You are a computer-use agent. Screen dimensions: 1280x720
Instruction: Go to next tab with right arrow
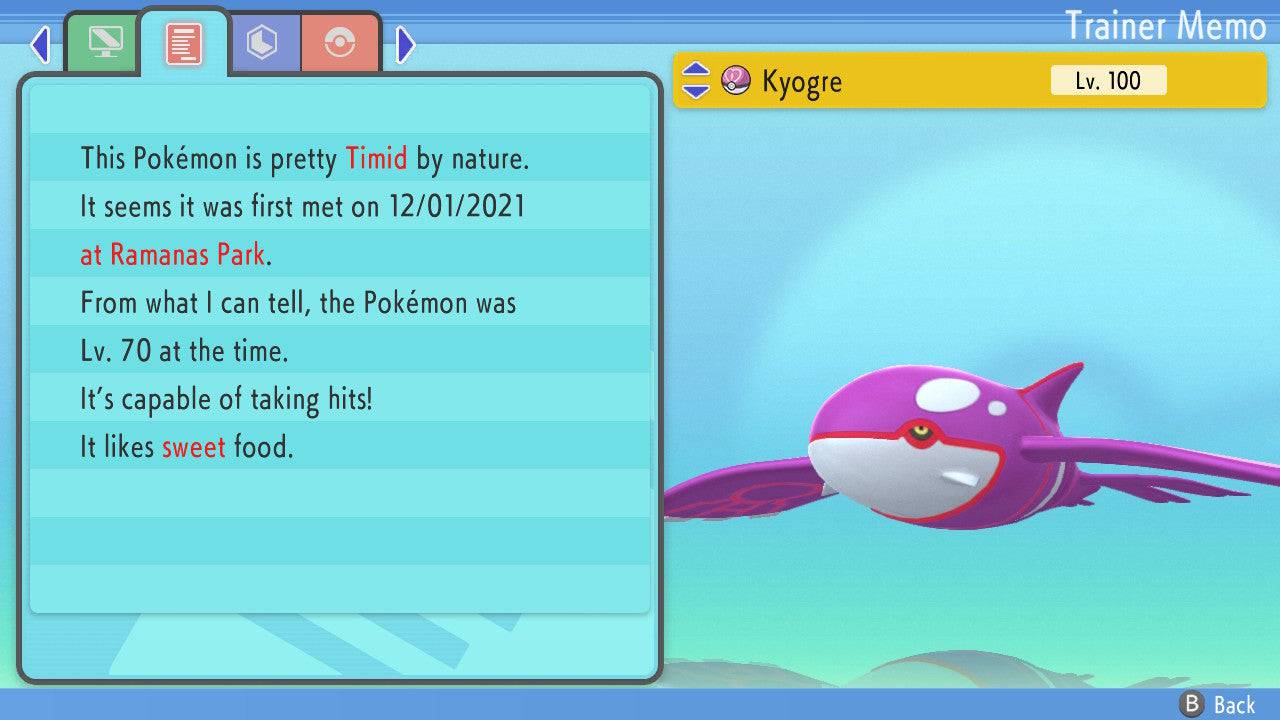point(405,44)
